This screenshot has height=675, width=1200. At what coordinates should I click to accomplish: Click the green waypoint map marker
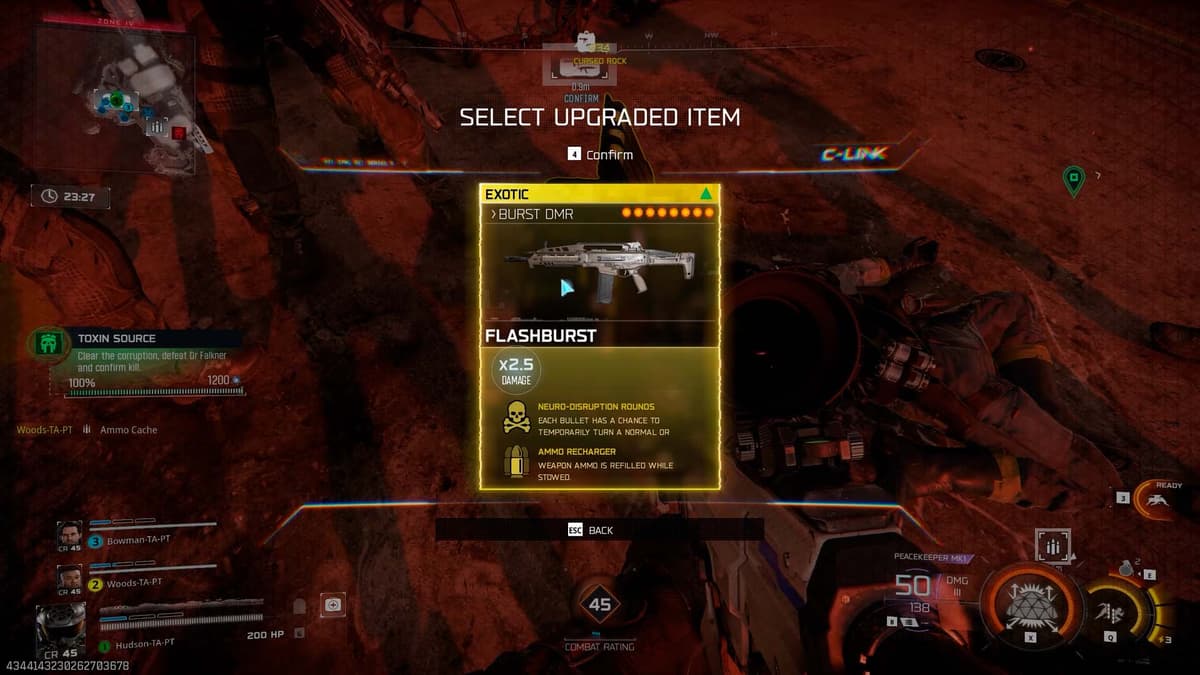[x=1073, y=181]
